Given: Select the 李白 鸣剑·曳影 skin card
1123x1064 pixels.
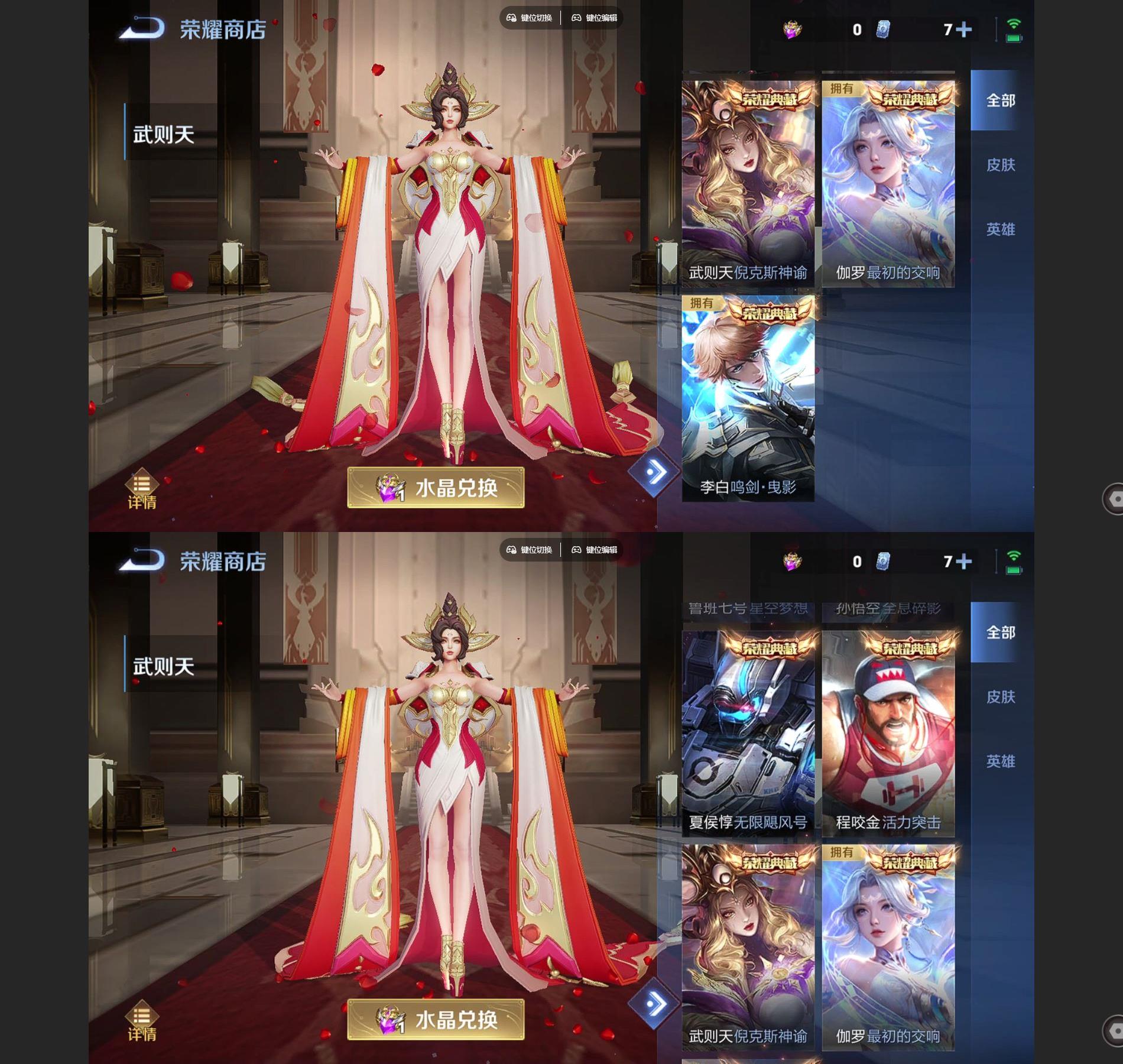Looking at the screenshot, I should (748, 399).
